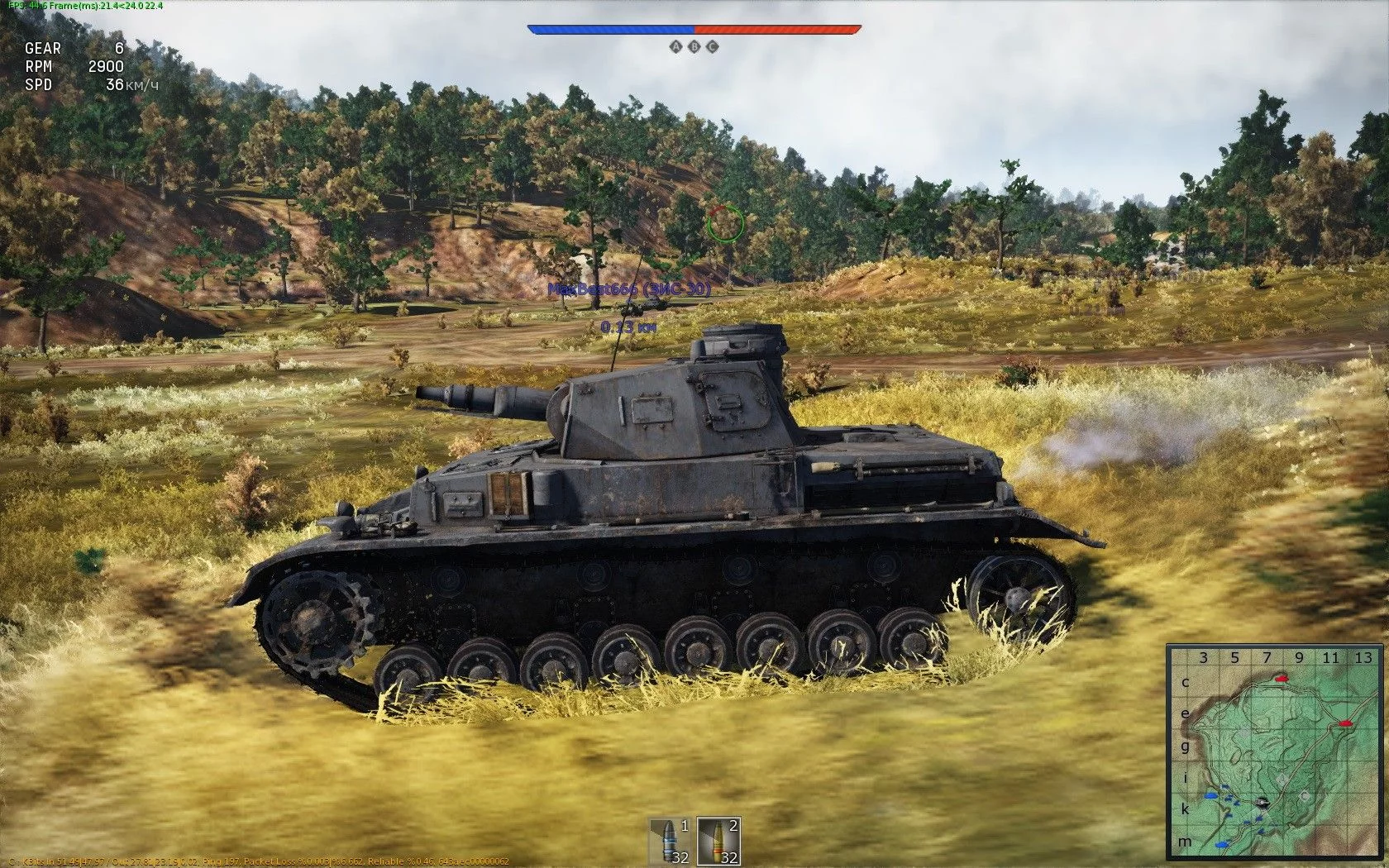The width and height of the screenshot is (1389, 868).
Task: Click capture point B indicator
Action: point(694,47)
